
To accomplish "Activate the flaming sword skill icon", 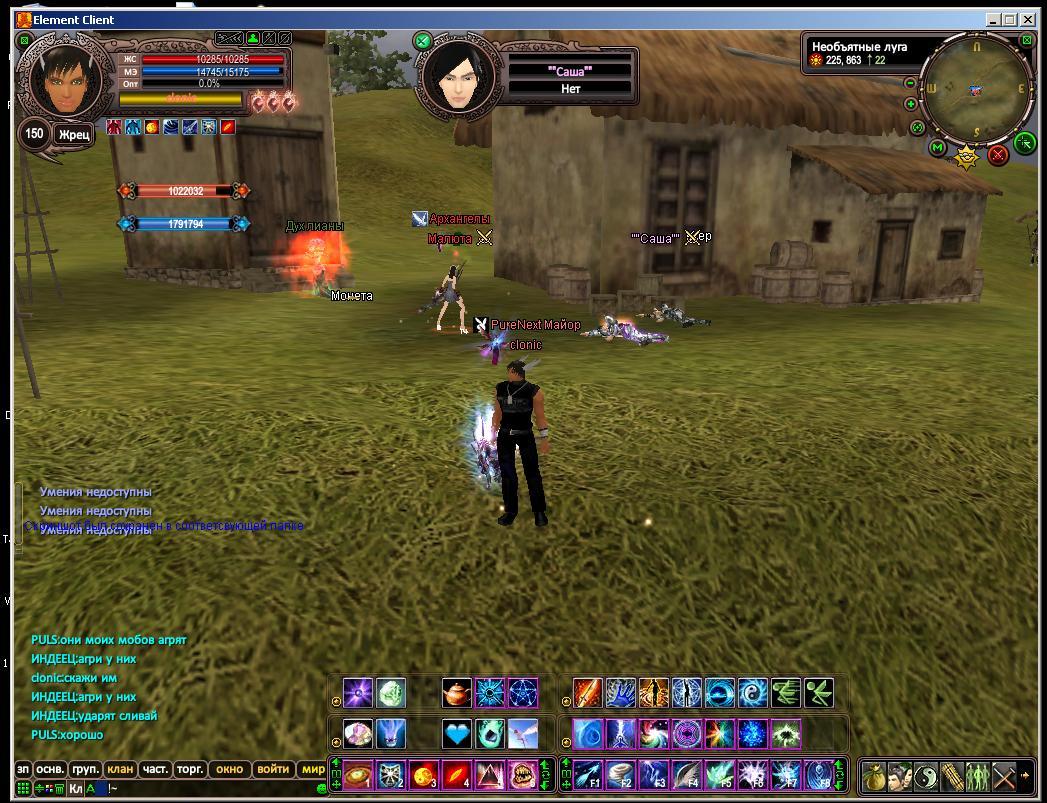I will click(x=587, y=692).
